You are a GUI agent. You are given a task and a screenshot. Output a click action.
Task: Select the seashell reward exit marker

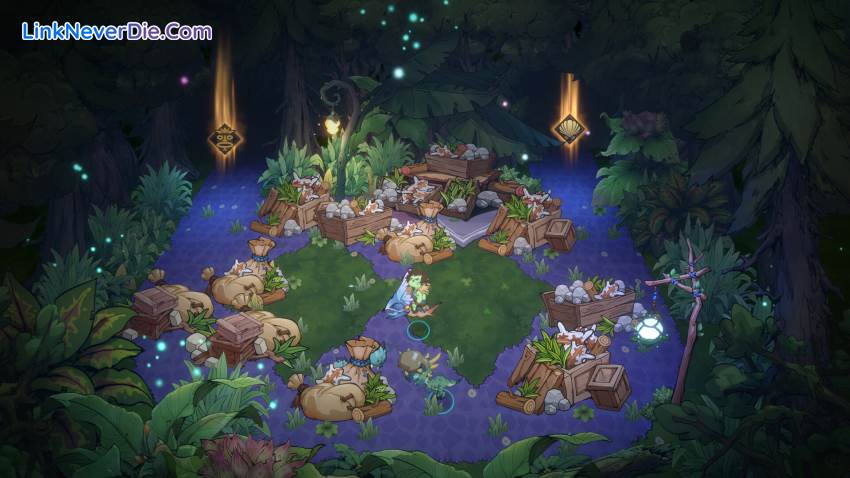569,129
